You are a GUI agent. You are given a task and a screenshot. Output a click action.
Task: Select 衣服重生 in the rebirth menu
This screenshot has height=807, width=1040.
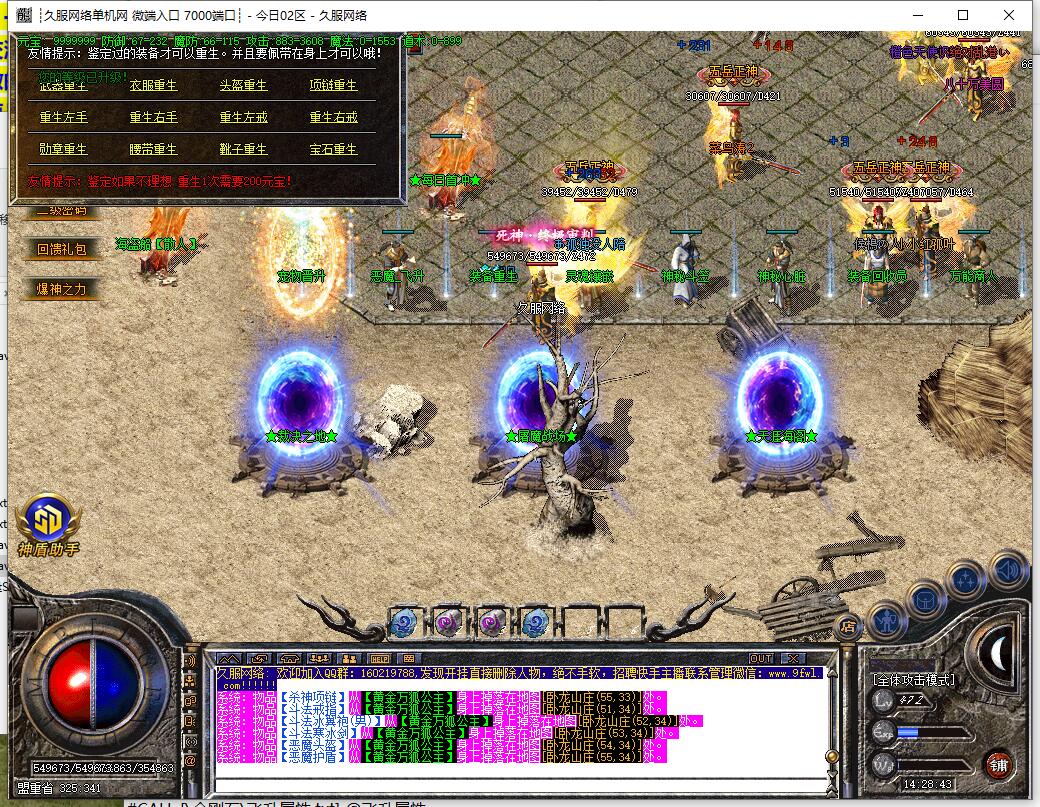153,86
